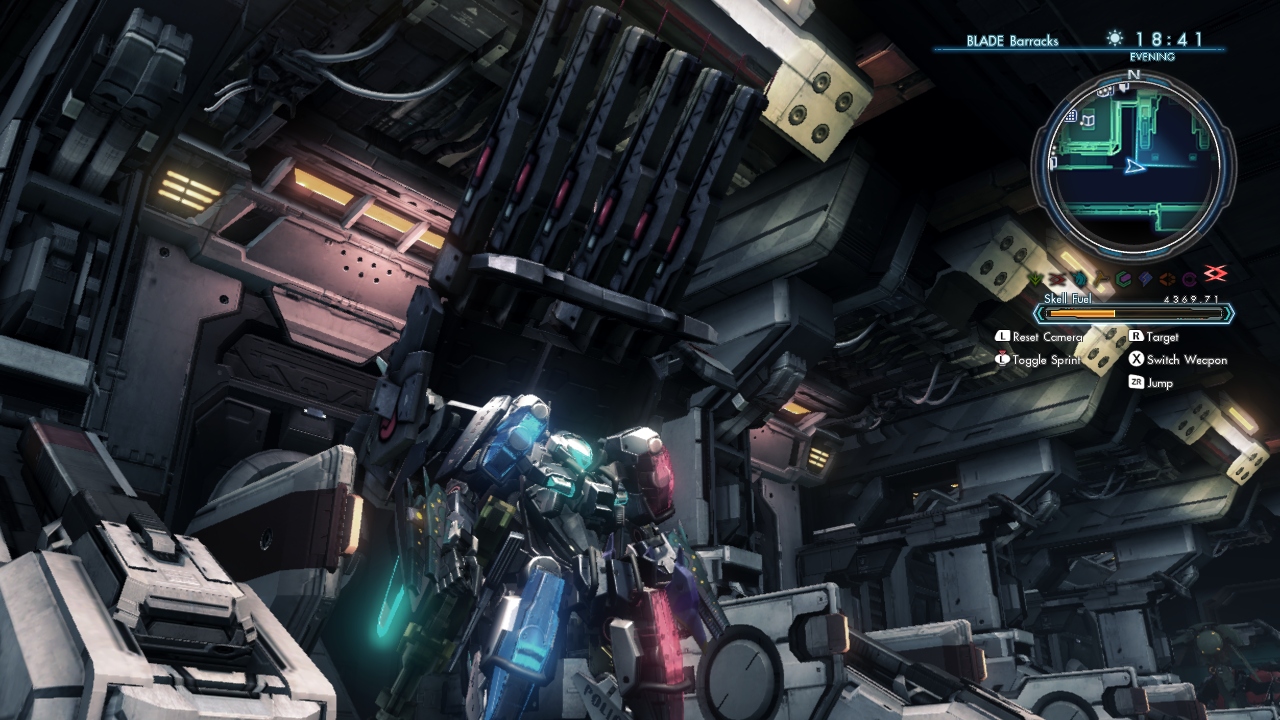Click the north N compass marker
The height and width of the screenshot is (720, 1280).
coord(1133,74)
